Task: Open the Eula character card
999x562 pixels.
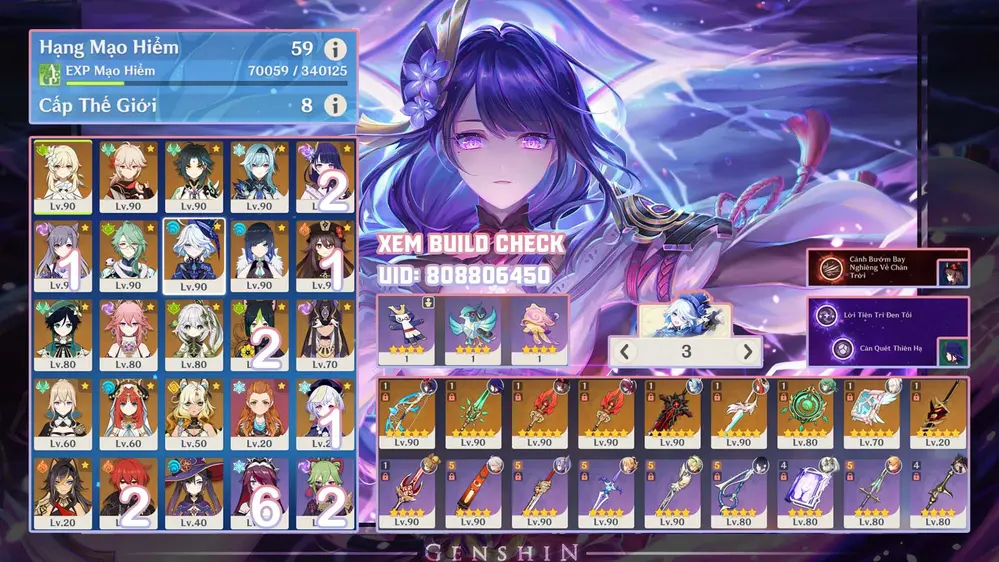Action: coord(259,176)
